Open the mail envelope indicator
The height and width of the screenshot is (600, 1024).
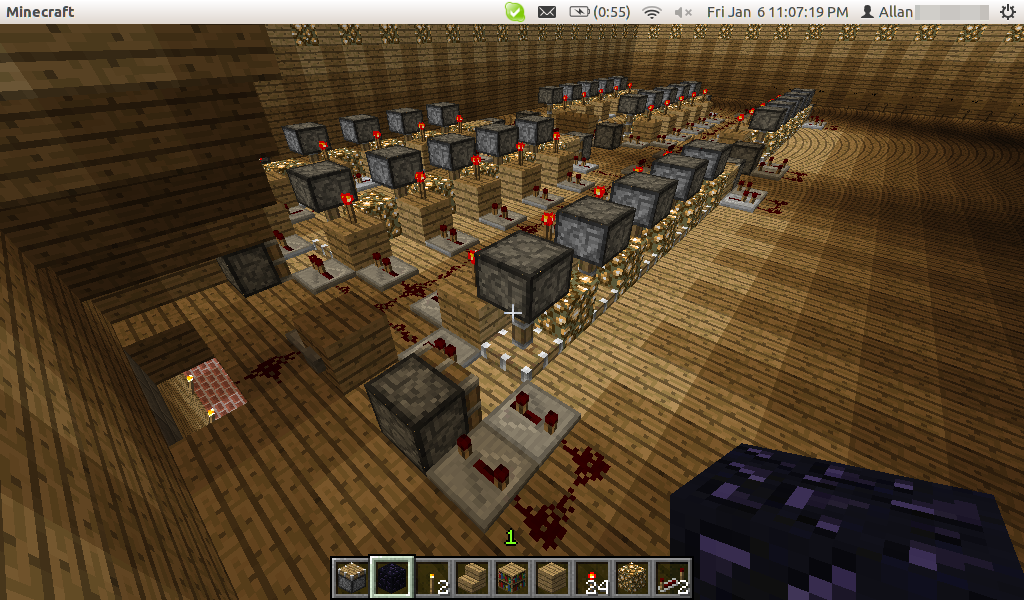coord(546,12)
